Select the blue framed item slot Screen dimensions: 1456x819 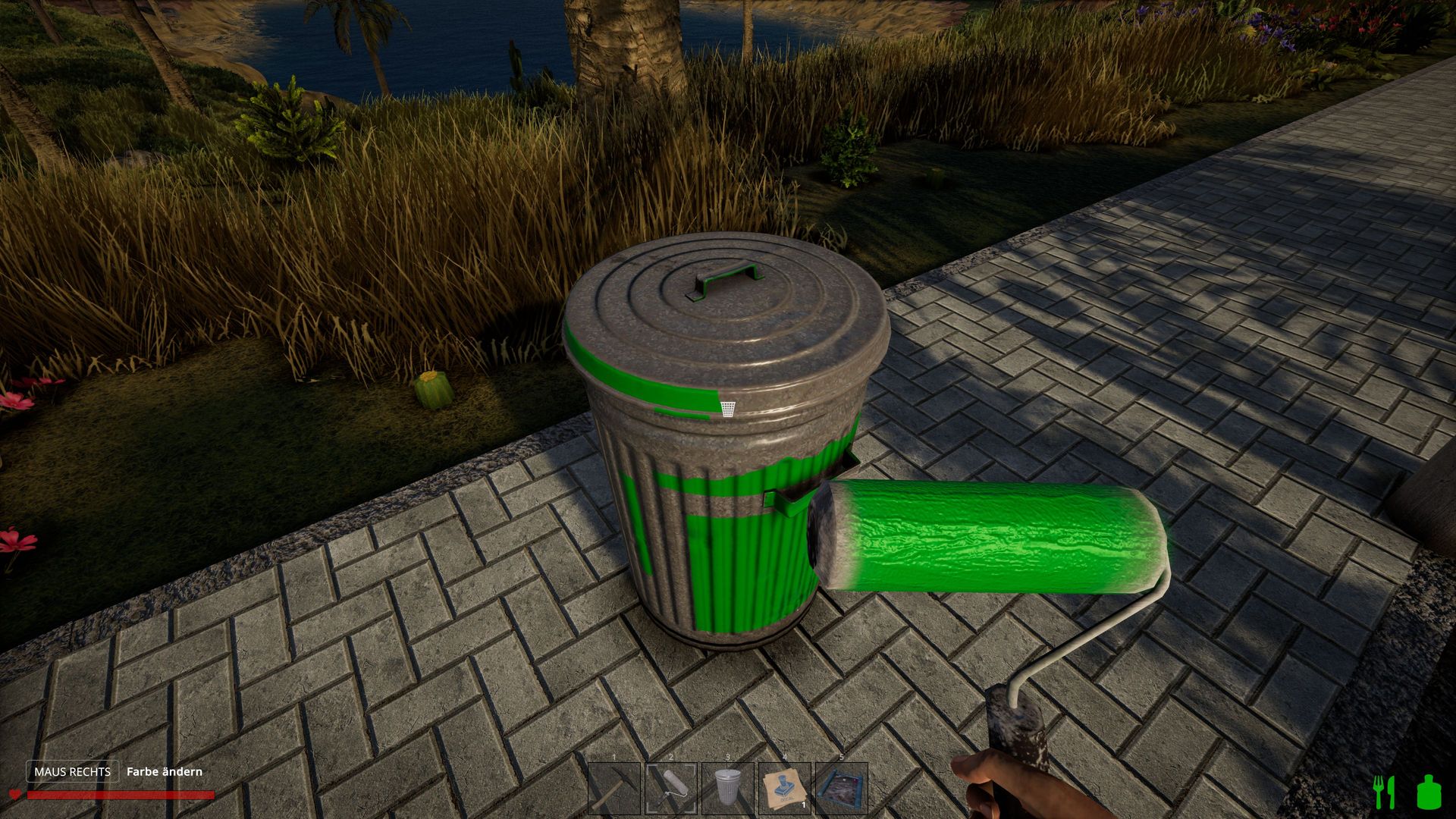842,789
